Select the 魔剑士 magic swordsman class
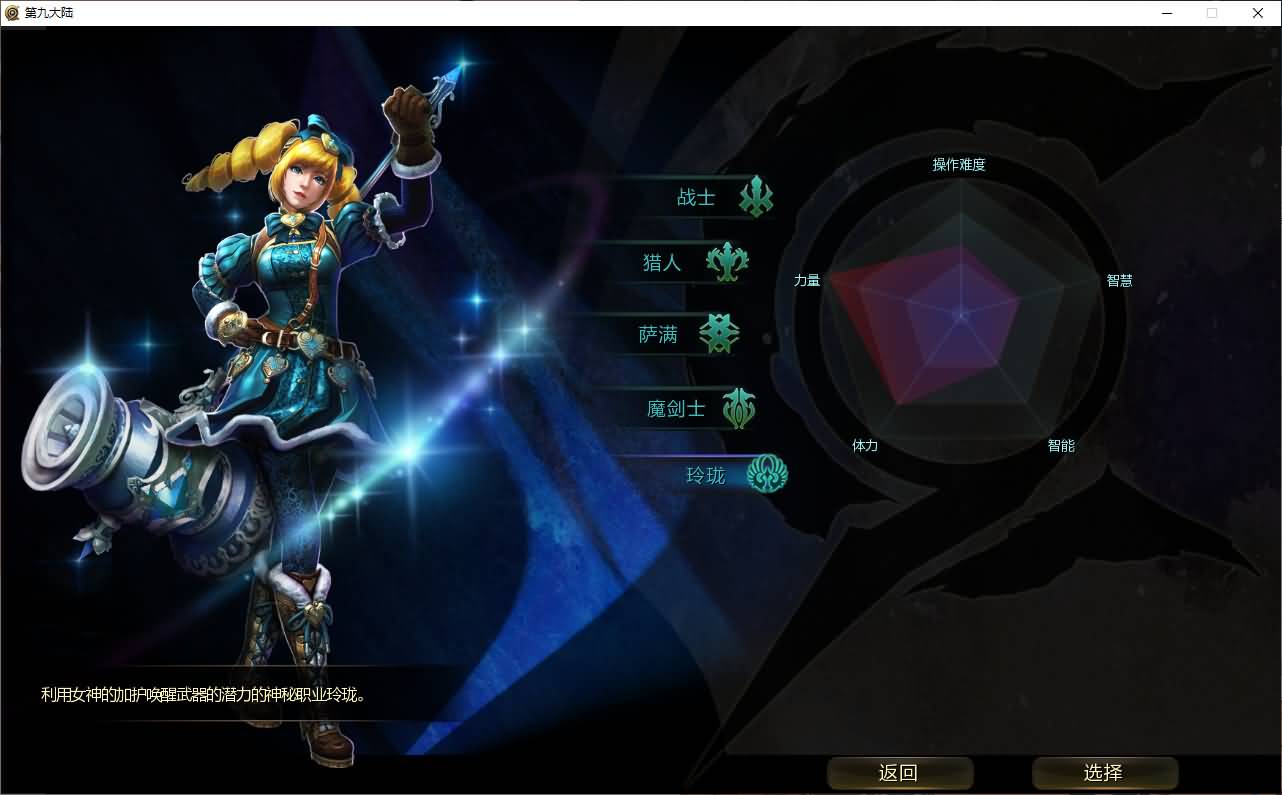 point(676,409)
